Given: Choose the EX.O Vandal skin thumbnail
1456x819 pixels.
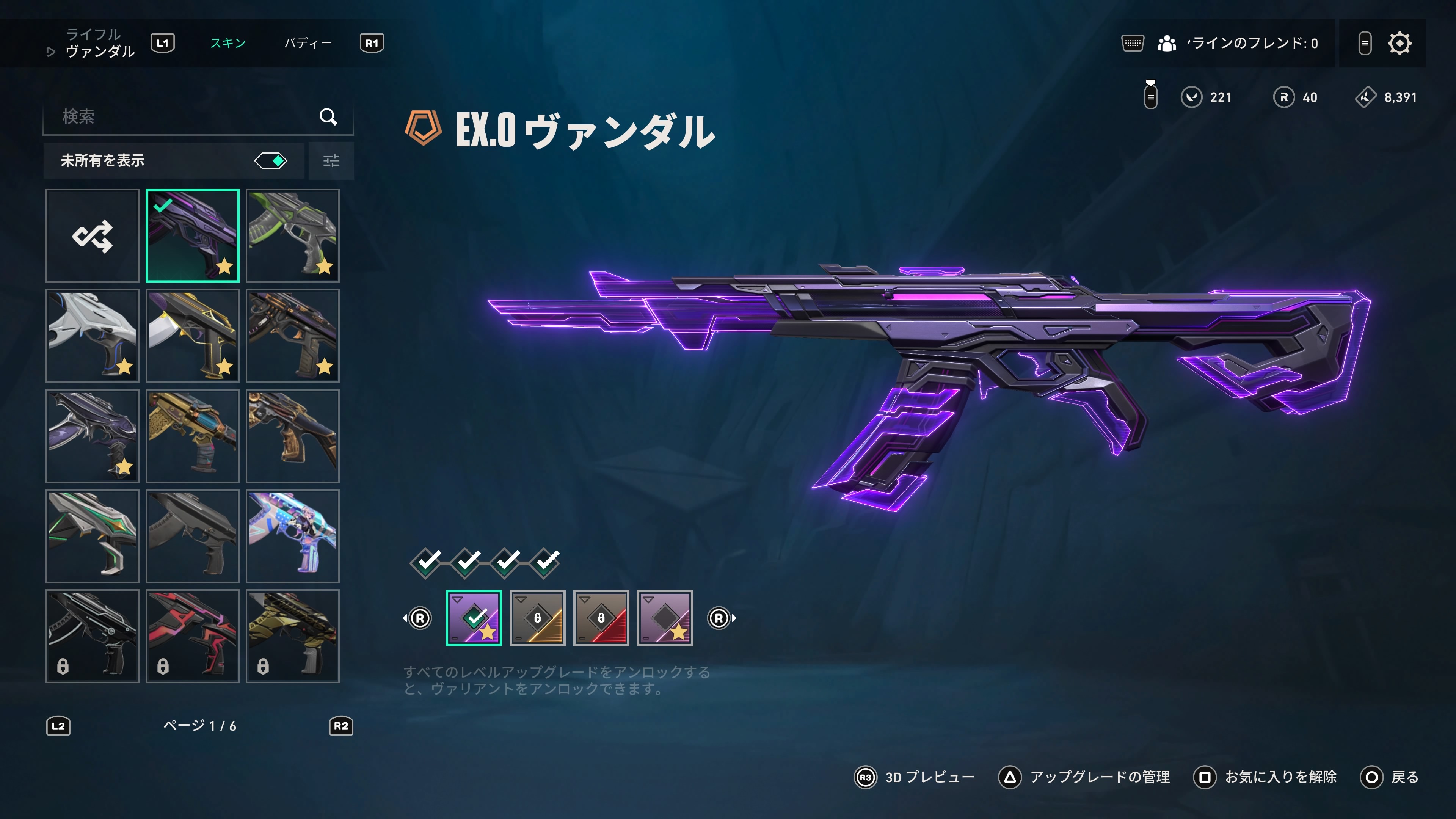Looking at the screenshot, I should [x=192, y=236].
